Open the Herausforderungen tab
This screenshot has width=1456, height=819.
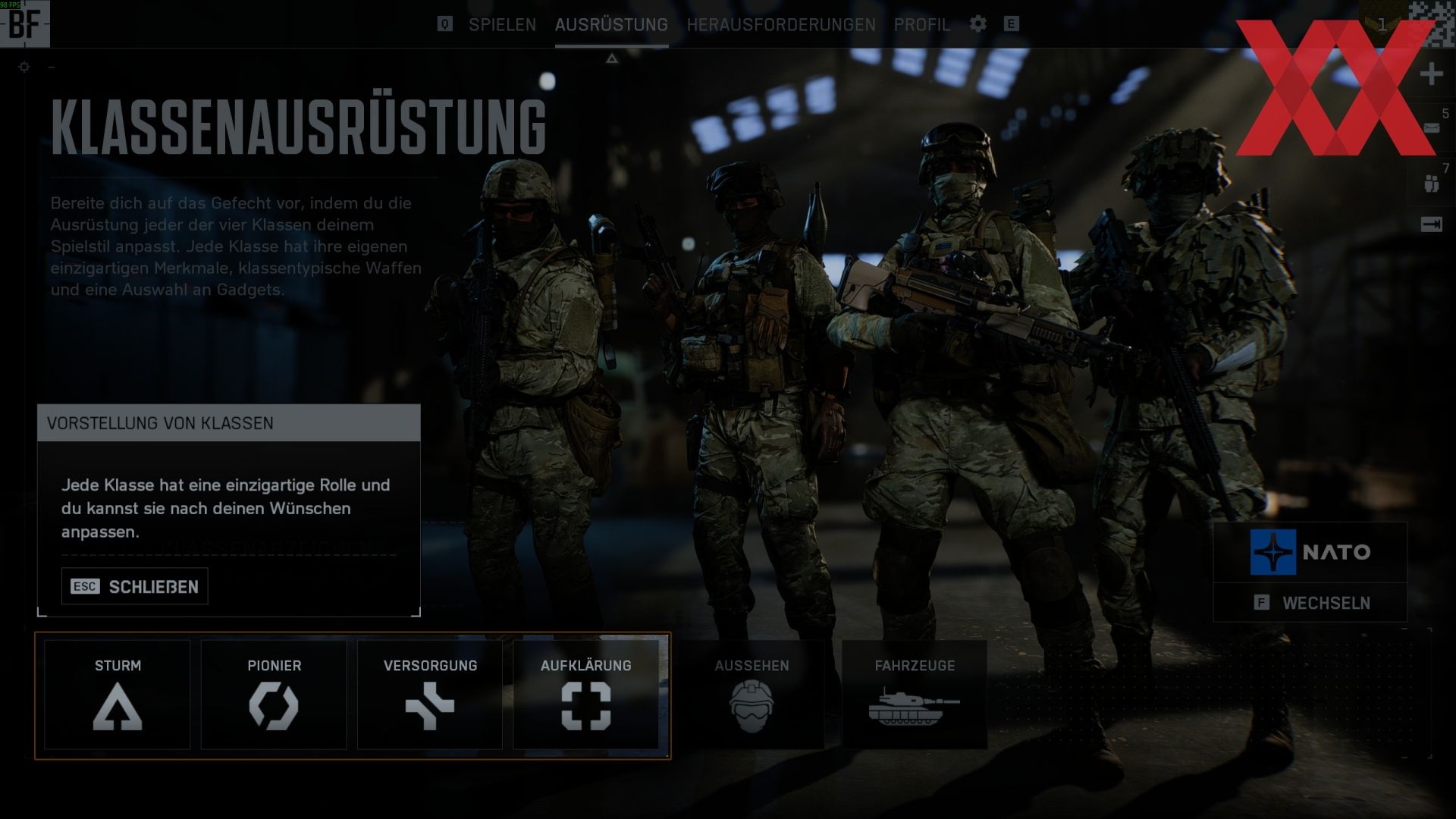(780, 24)
